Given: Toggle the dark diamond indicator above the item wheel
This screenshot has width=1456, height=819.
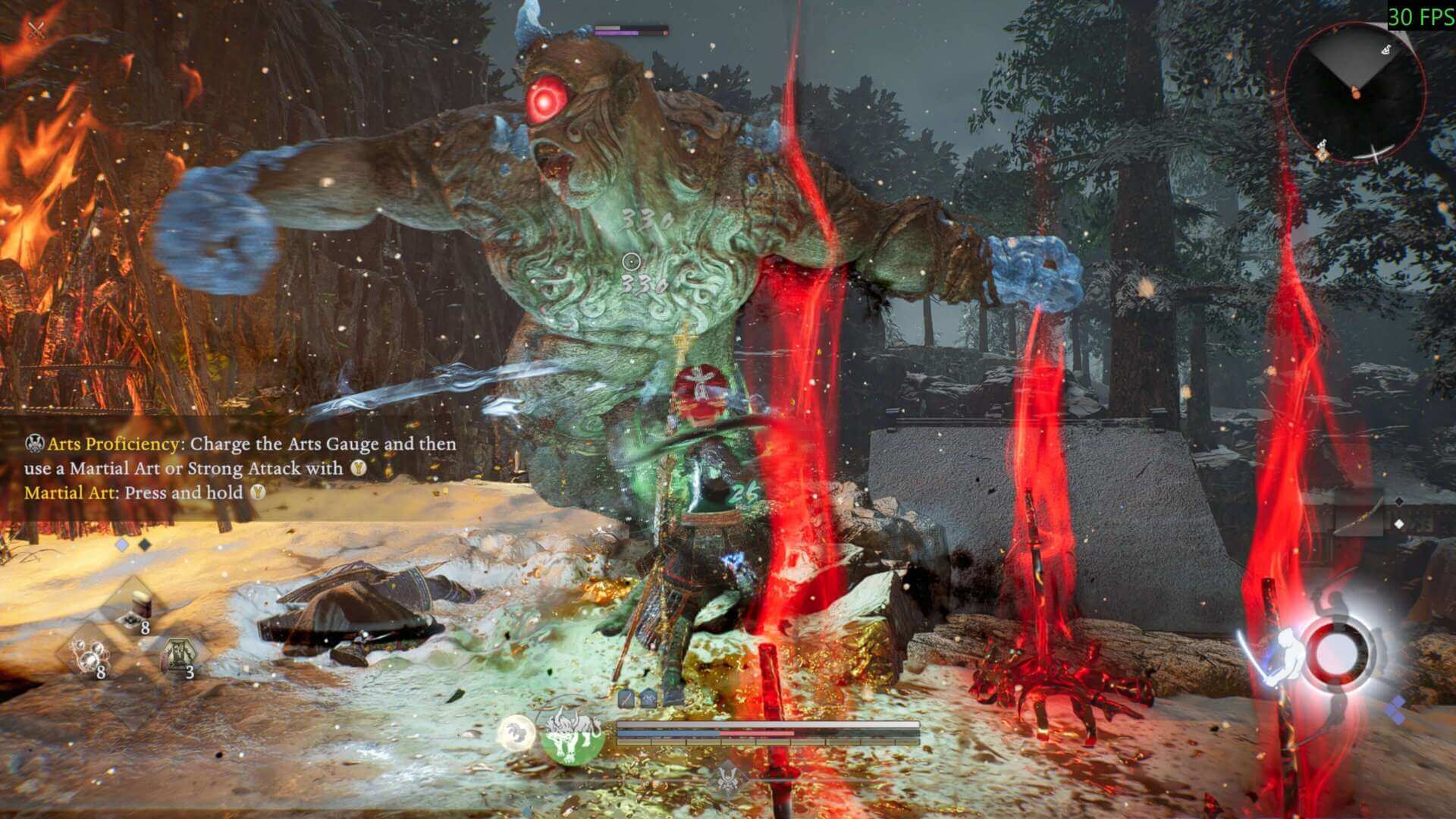Looking at the screenshot, I should pos(144,545).
